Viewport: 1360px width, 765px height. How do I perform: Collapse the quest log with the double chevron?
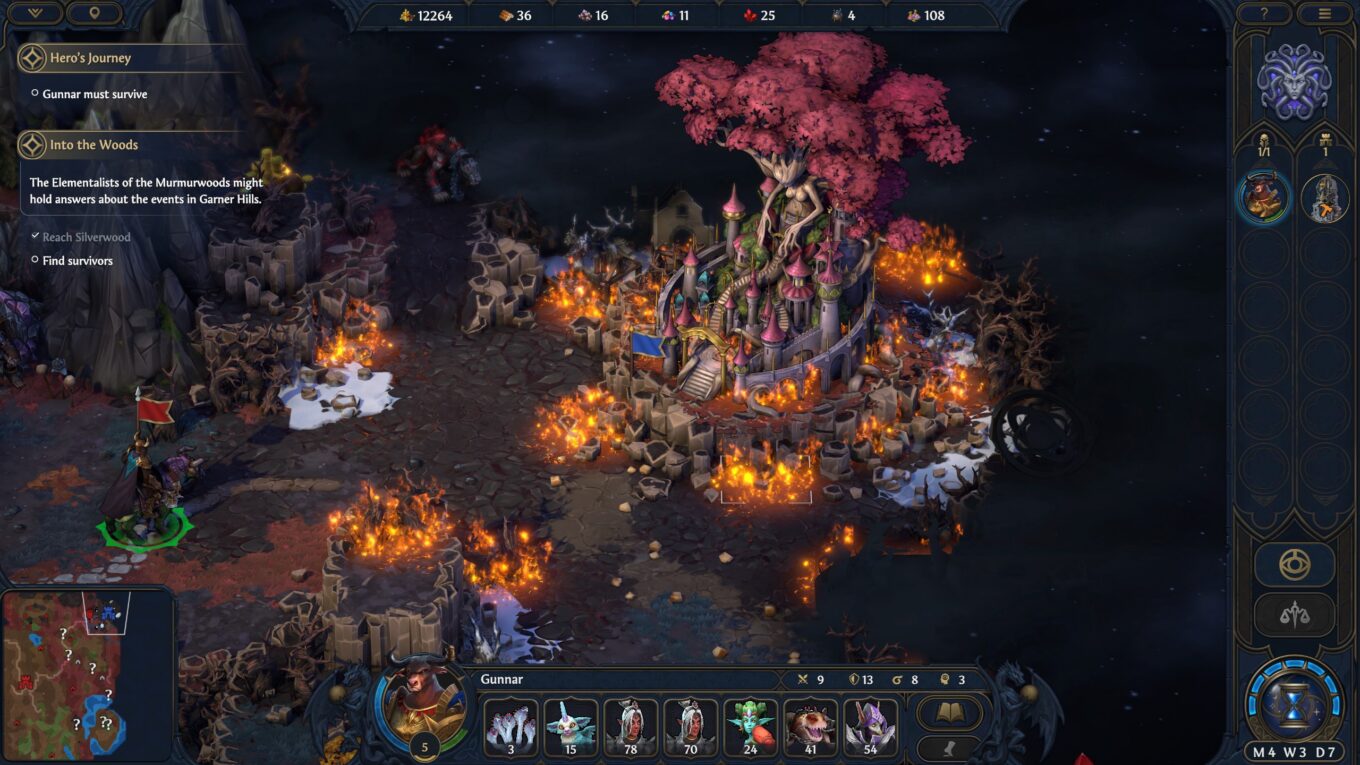[x=35, y=14]
